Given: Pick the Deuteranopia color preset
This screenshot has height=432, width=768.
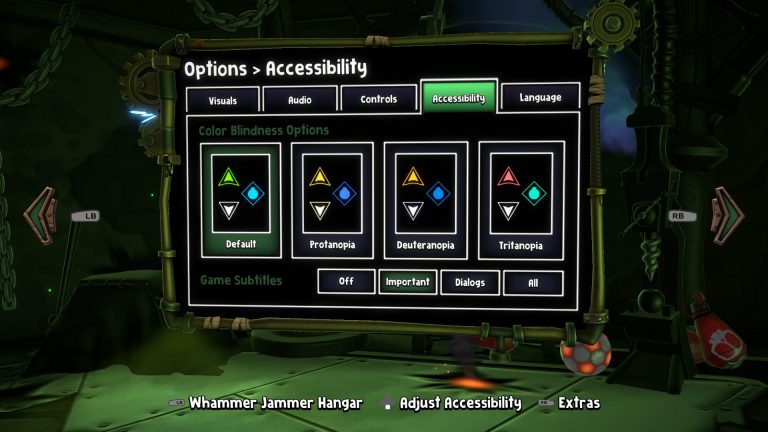Looking at the screenshot, I should pos(426,200).
